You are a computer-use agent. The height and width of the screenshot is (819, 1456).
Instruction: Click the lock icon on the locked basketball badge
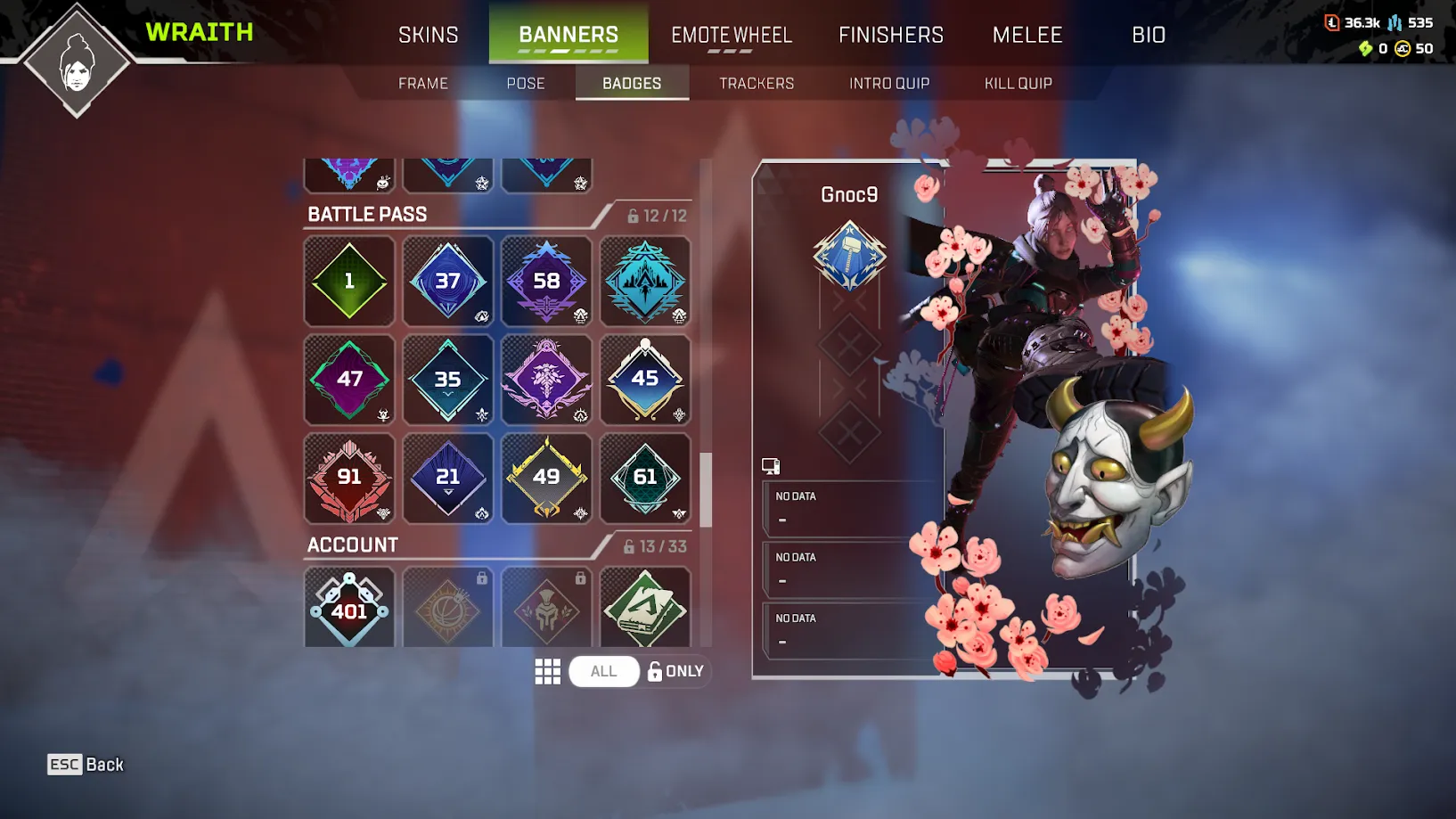[482, 578]
